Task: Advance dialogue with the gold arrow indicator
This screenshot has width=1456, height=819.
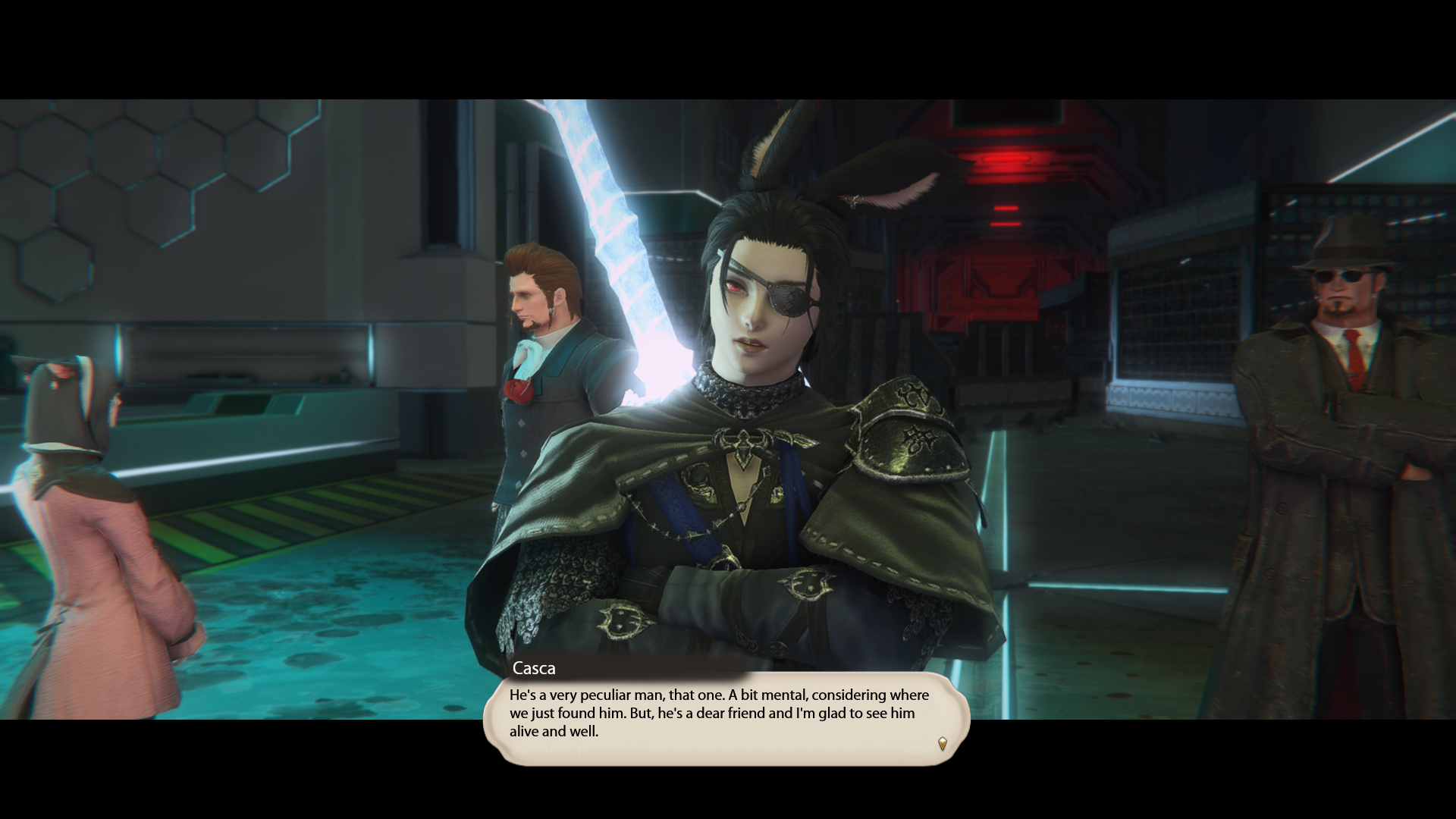Action: coord(942,743)
